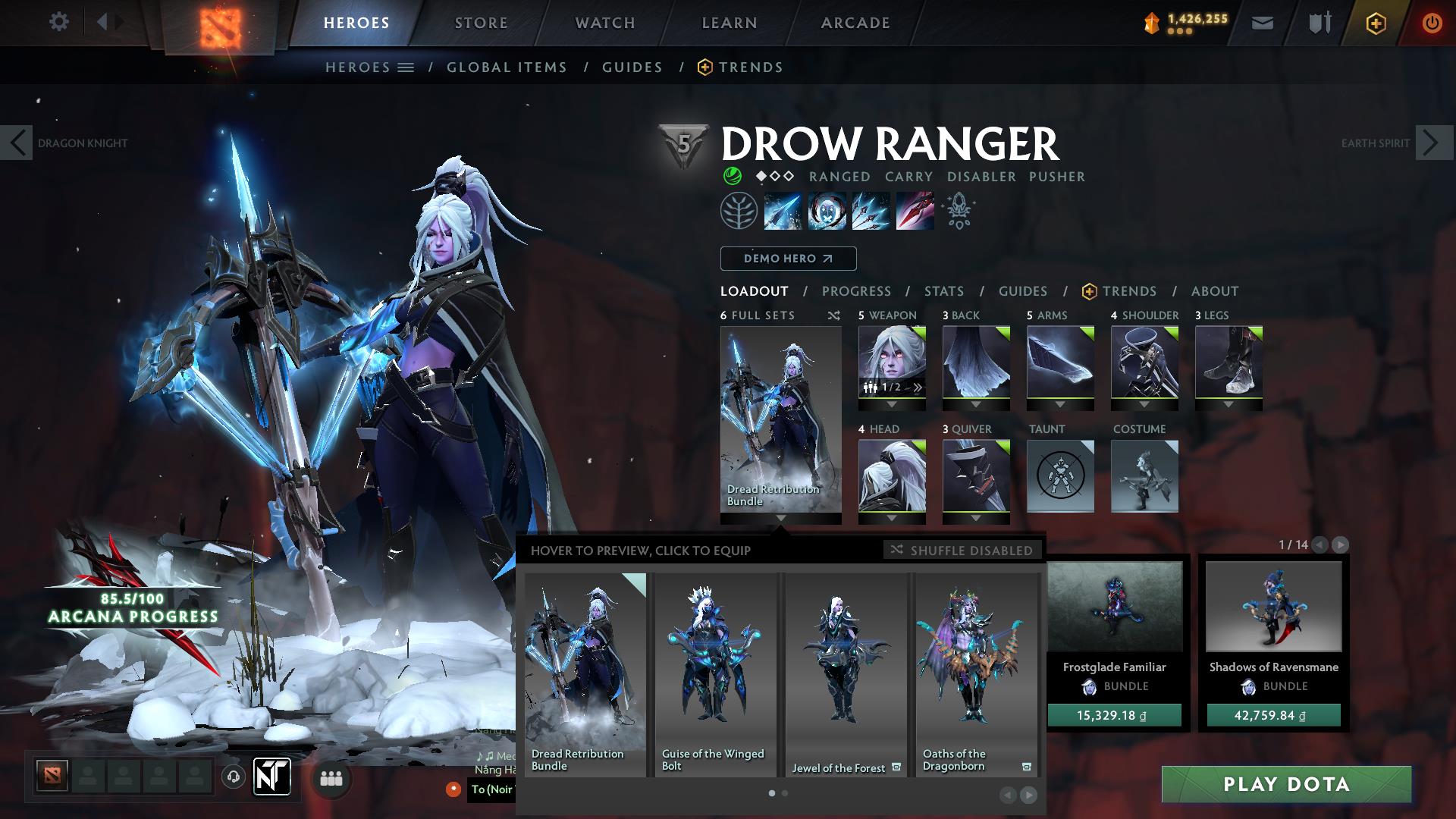Open the mail inbox icon

[x=1263, y=23]
